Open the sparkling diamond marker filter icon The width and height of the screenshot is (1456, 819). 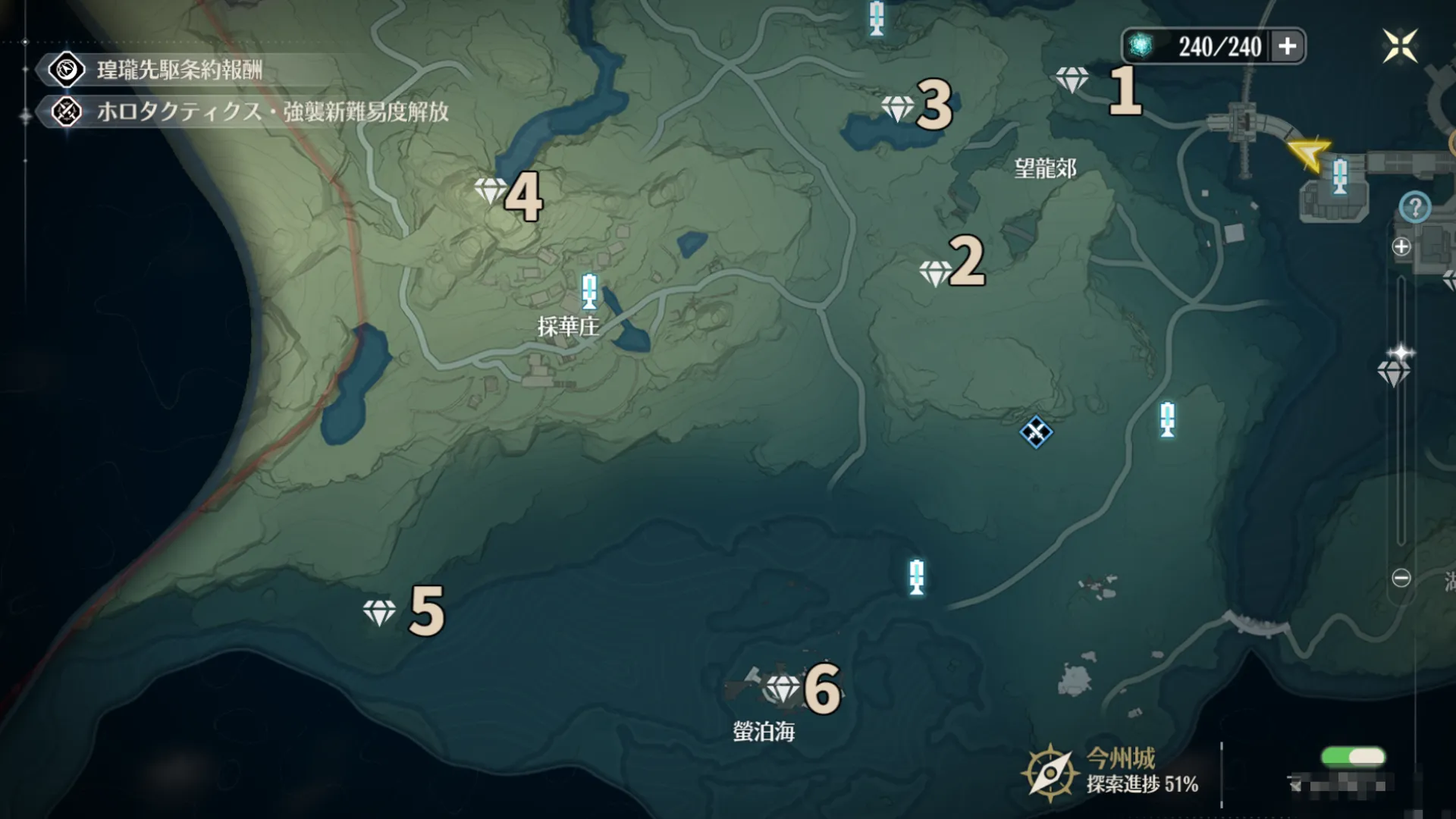tap(1394, 367)
